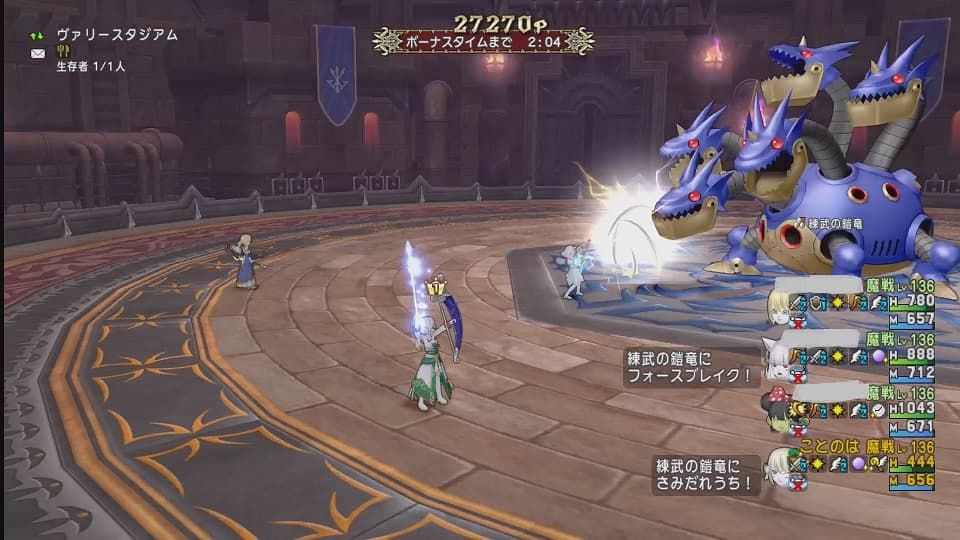Click the clock buff icon on third party member

(x=878, y=410)
